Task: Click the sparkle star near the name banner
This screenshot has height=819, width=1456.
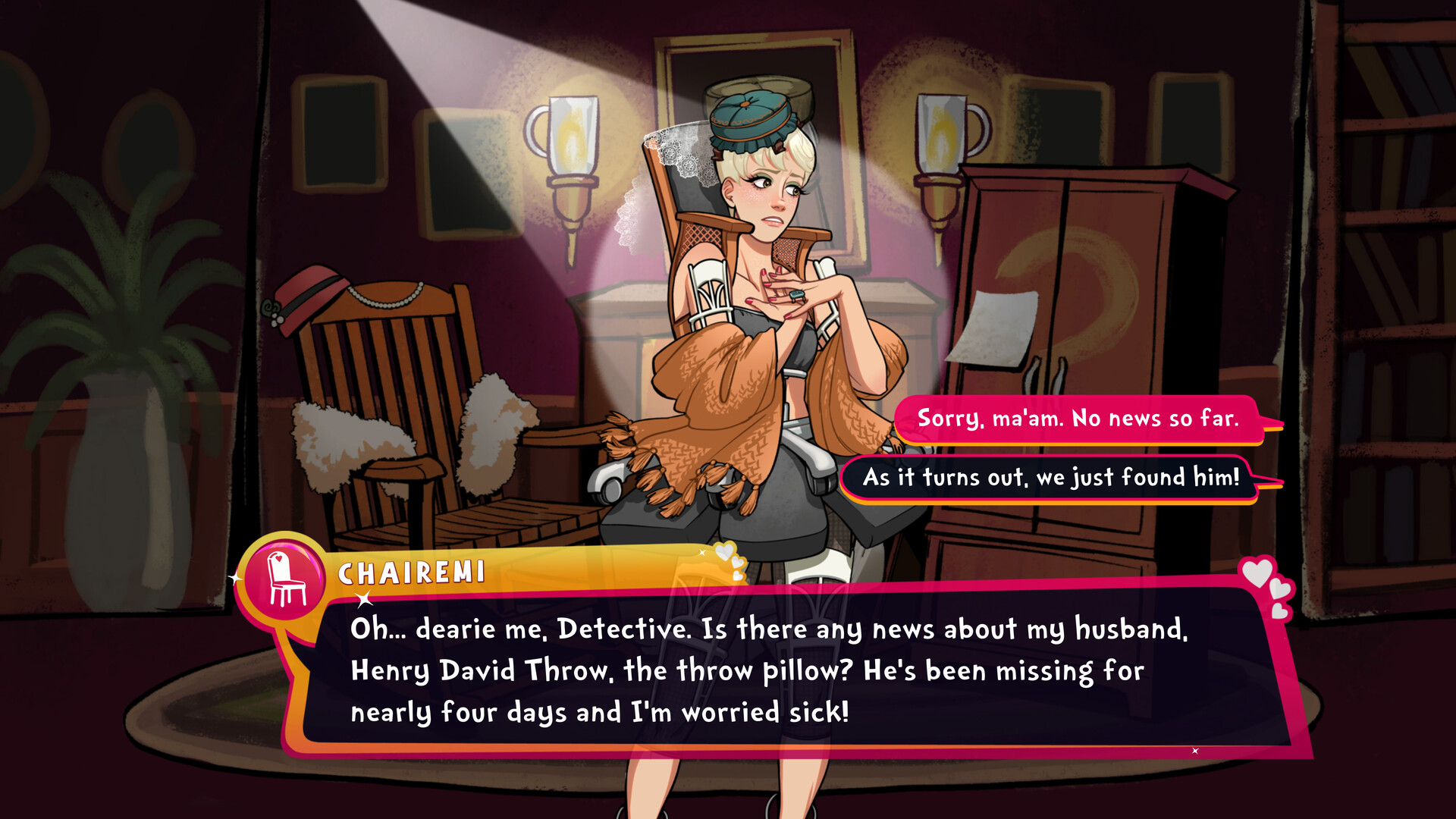Action: click(x=364, y=598)
